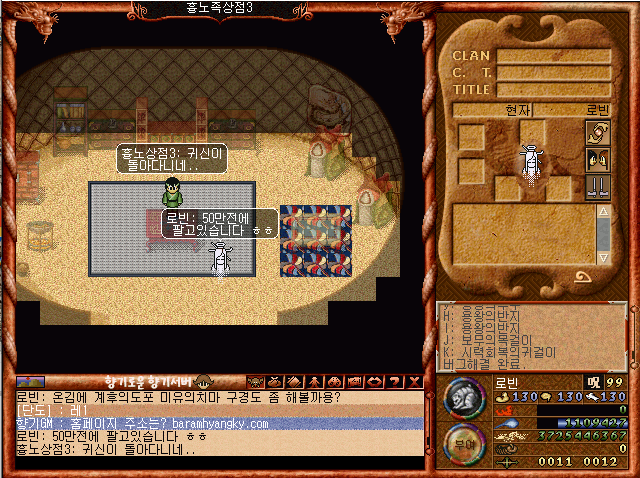Click the X icon in the toolbar
640x478 pixels.
point(413,381)
